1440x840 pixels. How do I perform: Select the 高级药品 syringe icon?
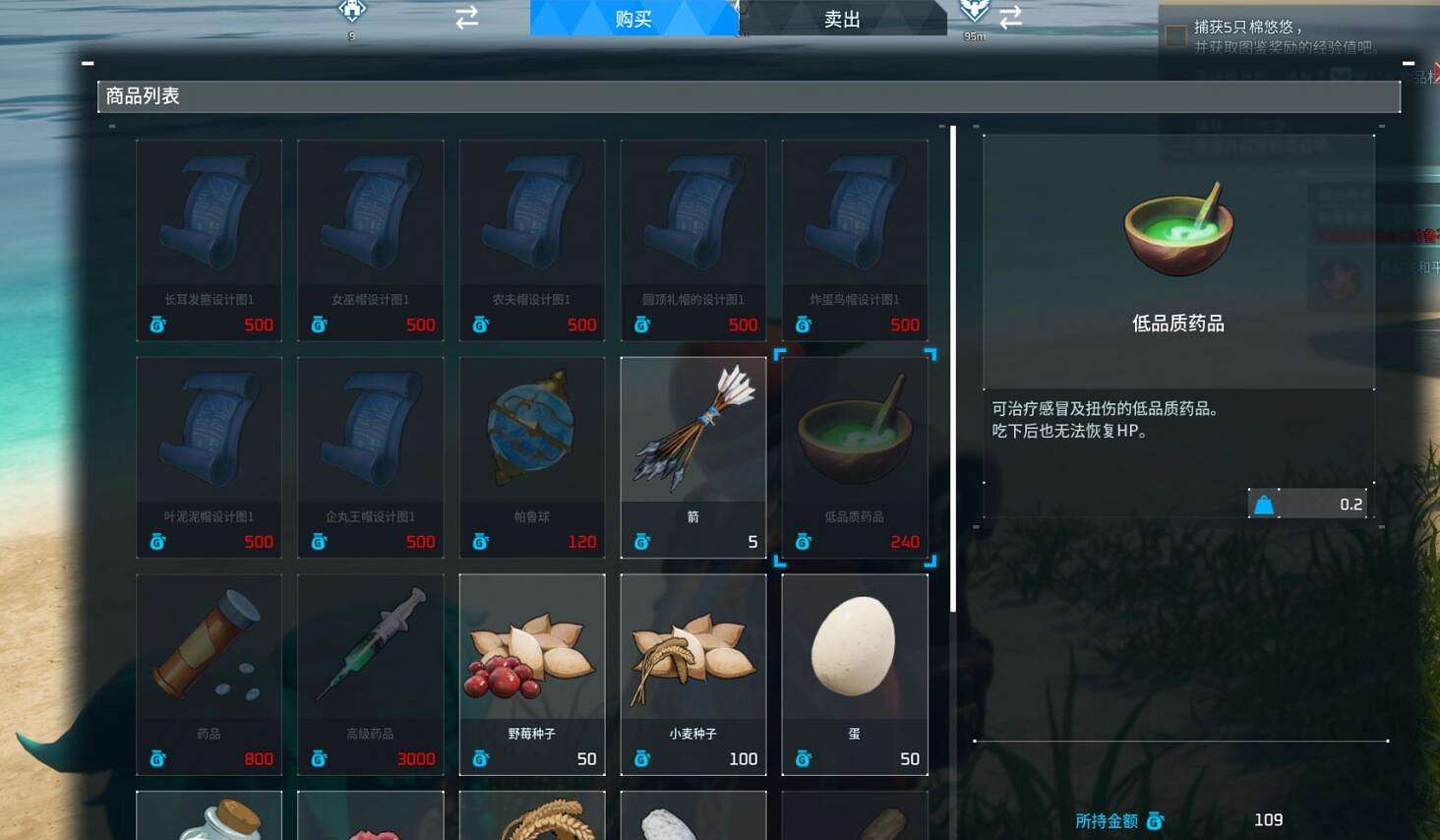(x=370, y=644)
